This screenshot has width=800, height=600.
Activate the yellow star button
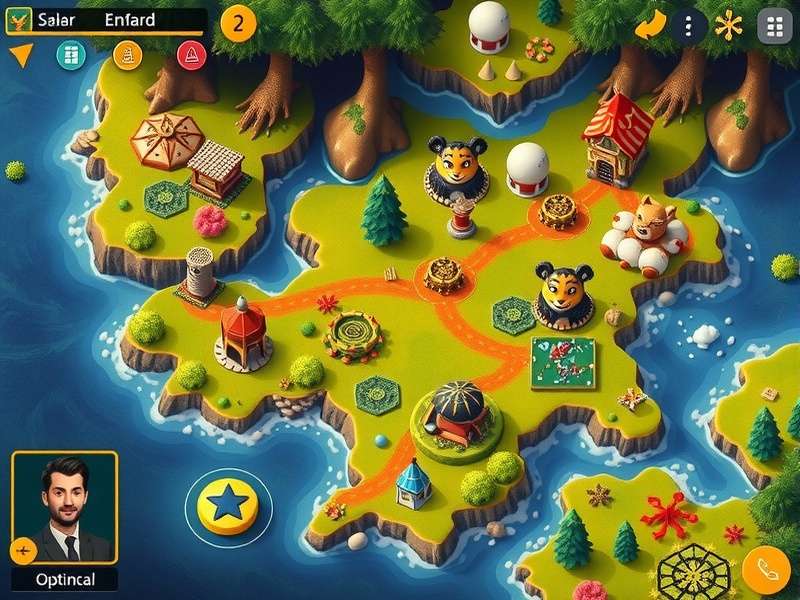228,500
